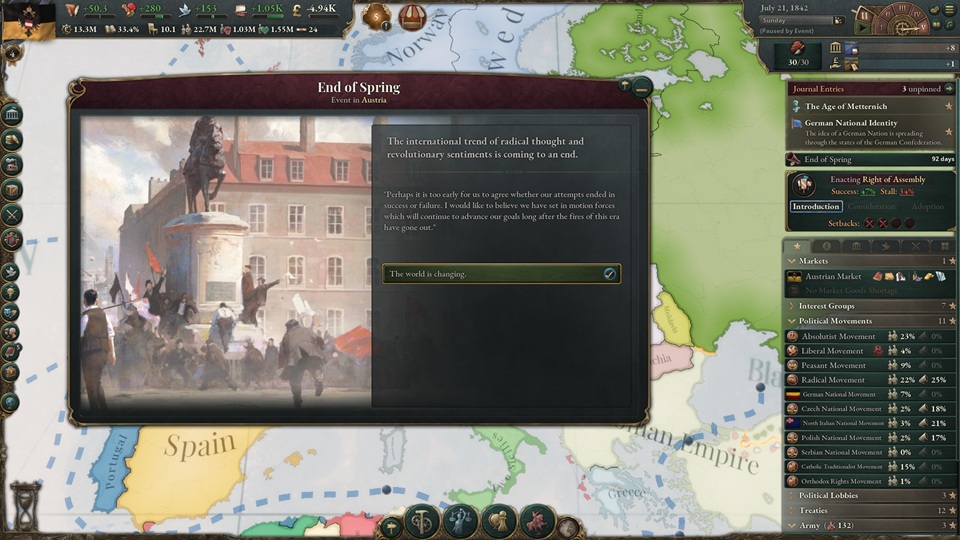960x540 pixels.
Task: Open the columned building icon in left sidebar
Action: point(12,113)
